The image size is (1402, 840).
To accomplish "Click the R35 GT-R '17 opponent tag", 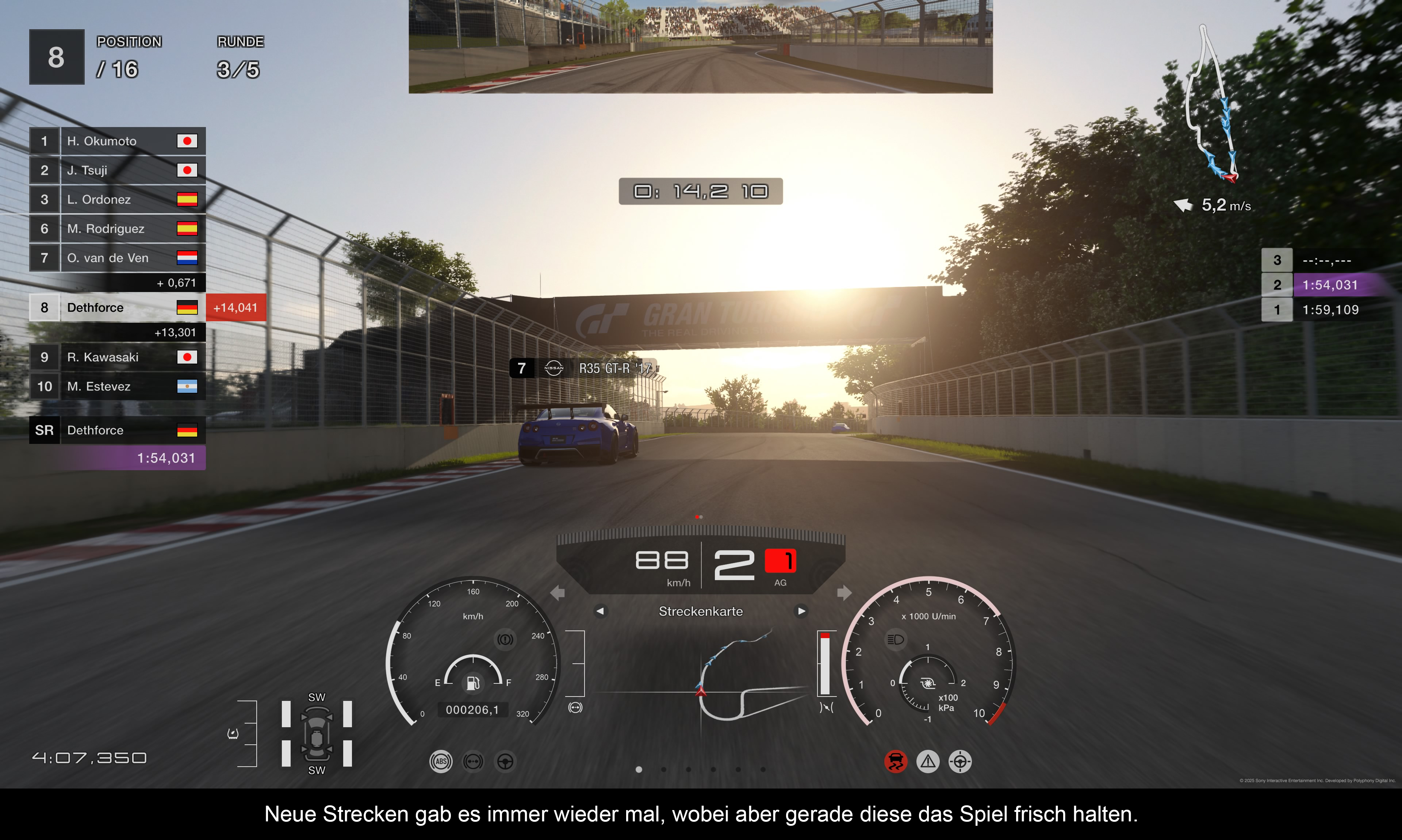I will click(583, 368).
